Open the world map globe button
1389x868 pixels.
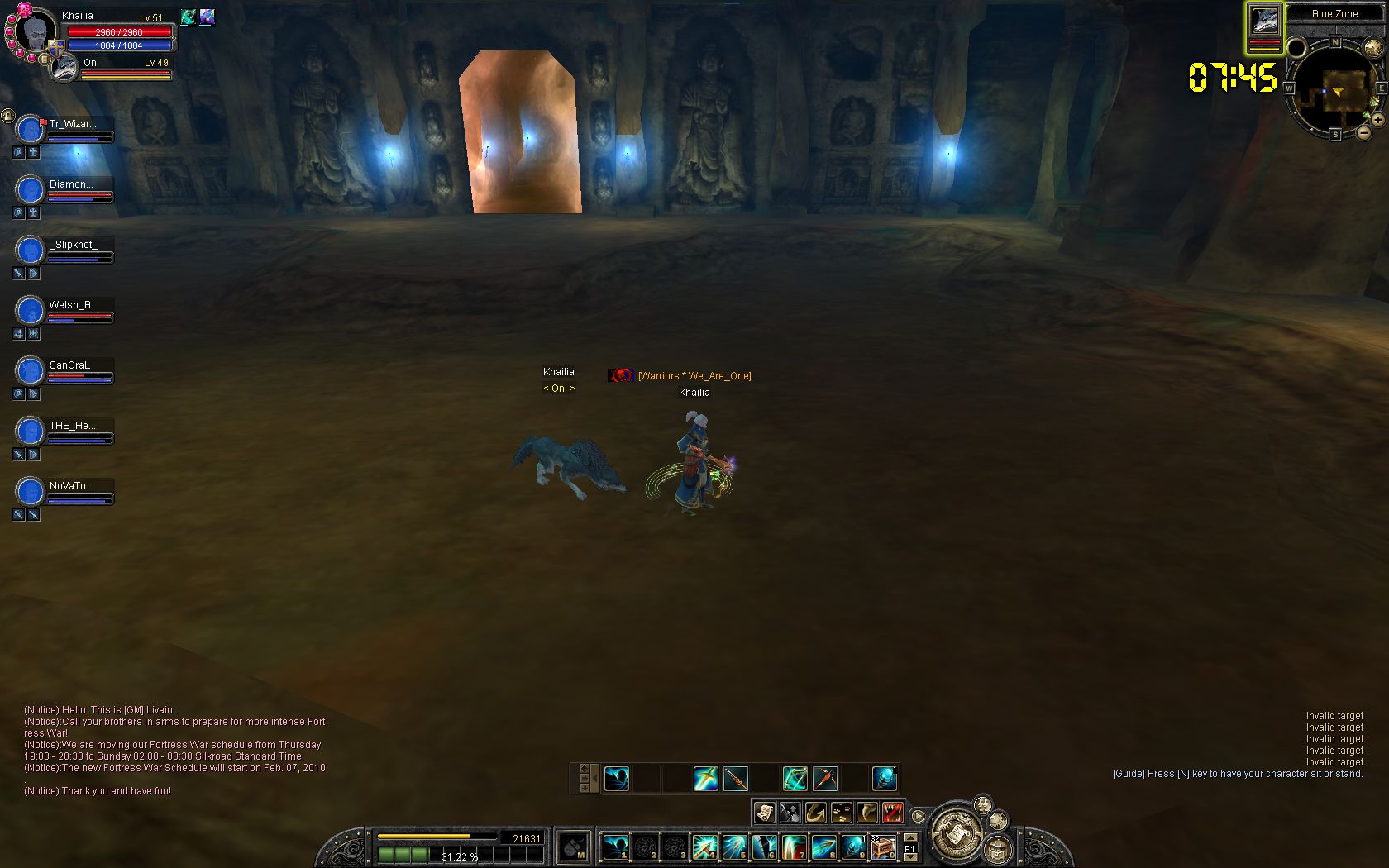click(x=1373, y=48)
